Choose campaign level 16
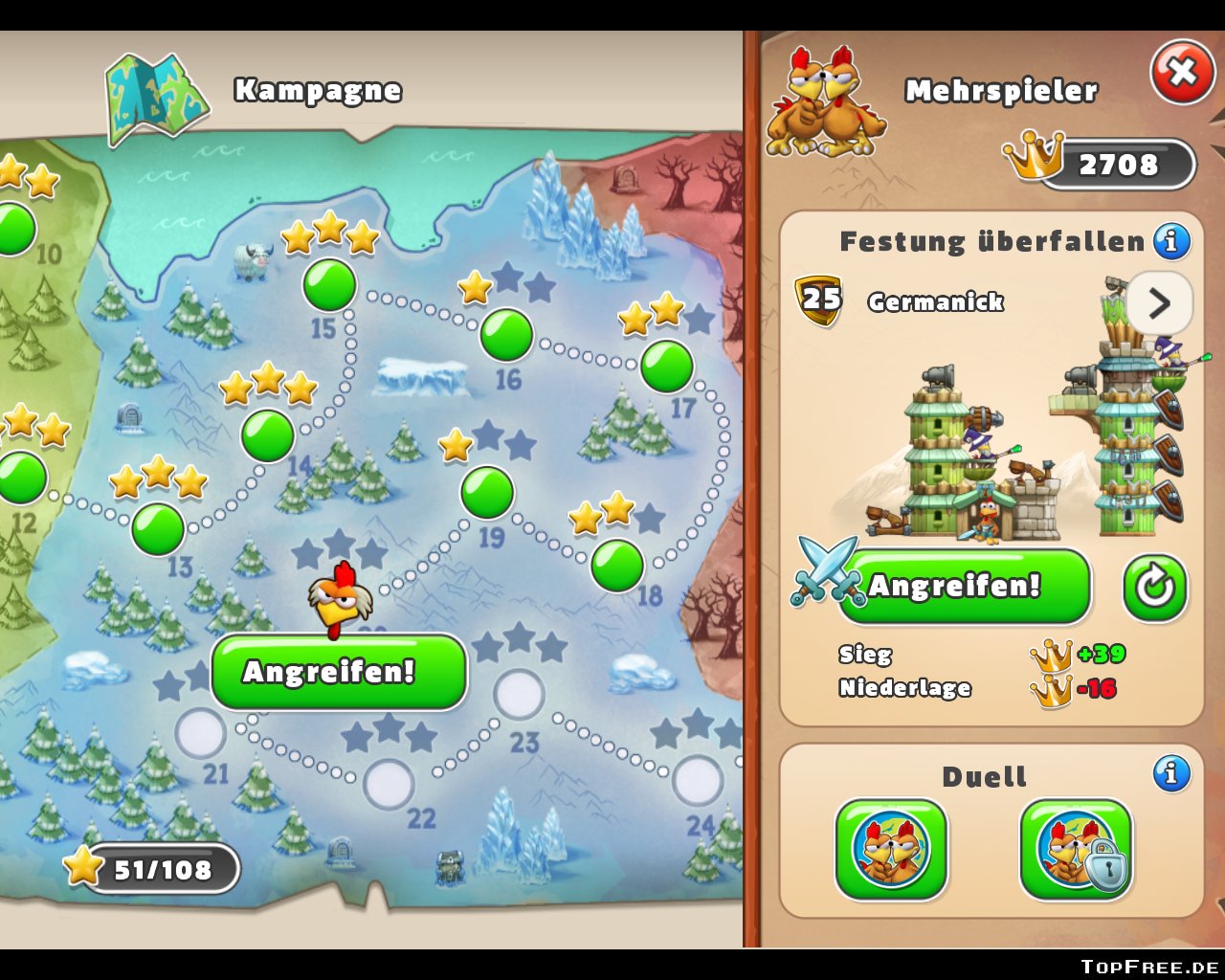Screen dimensions: 1225x980 click(506, 334)
